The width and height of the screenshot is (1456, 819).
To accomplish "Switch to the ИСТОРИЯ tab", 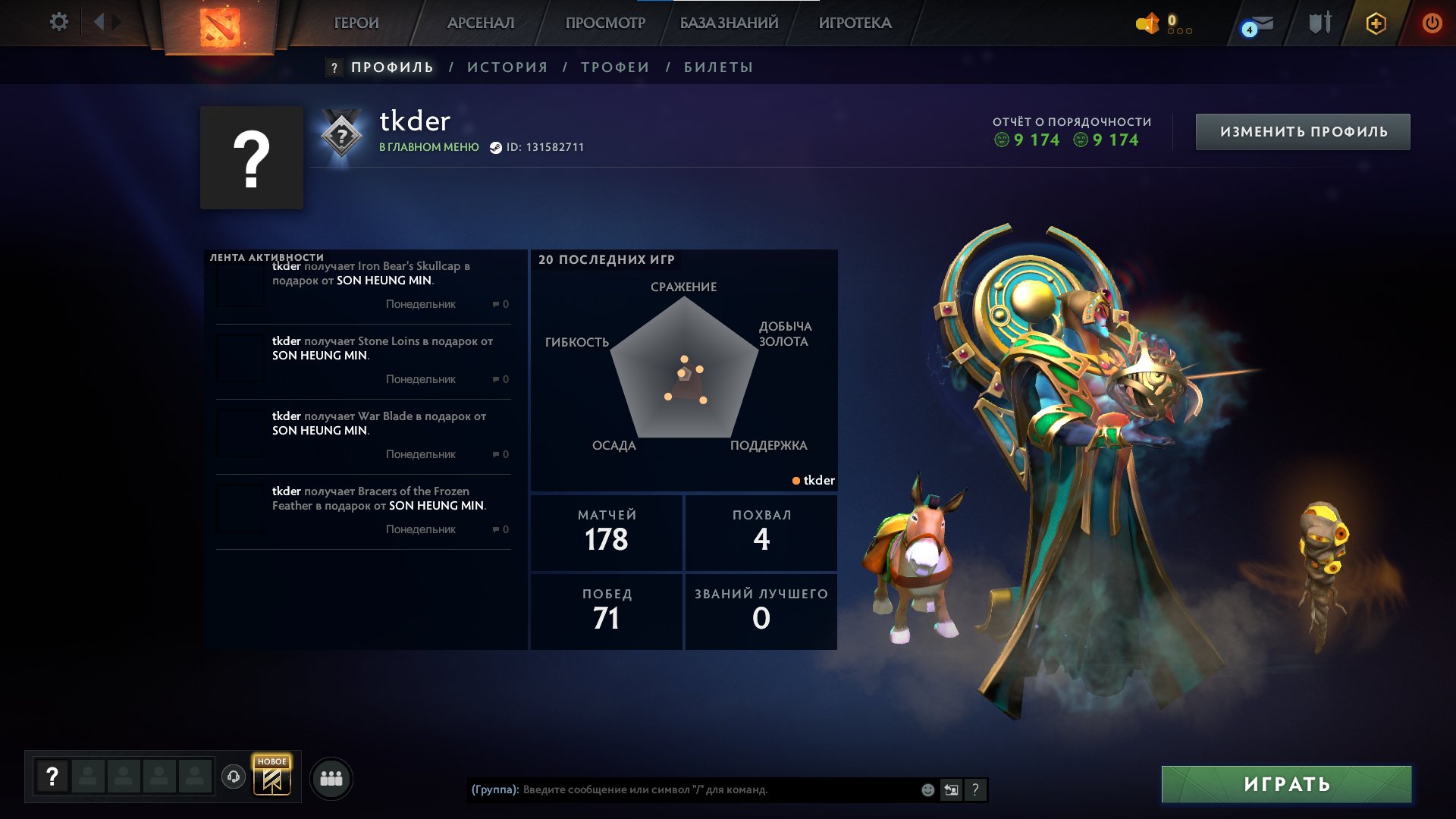I will tap(507, 67).
